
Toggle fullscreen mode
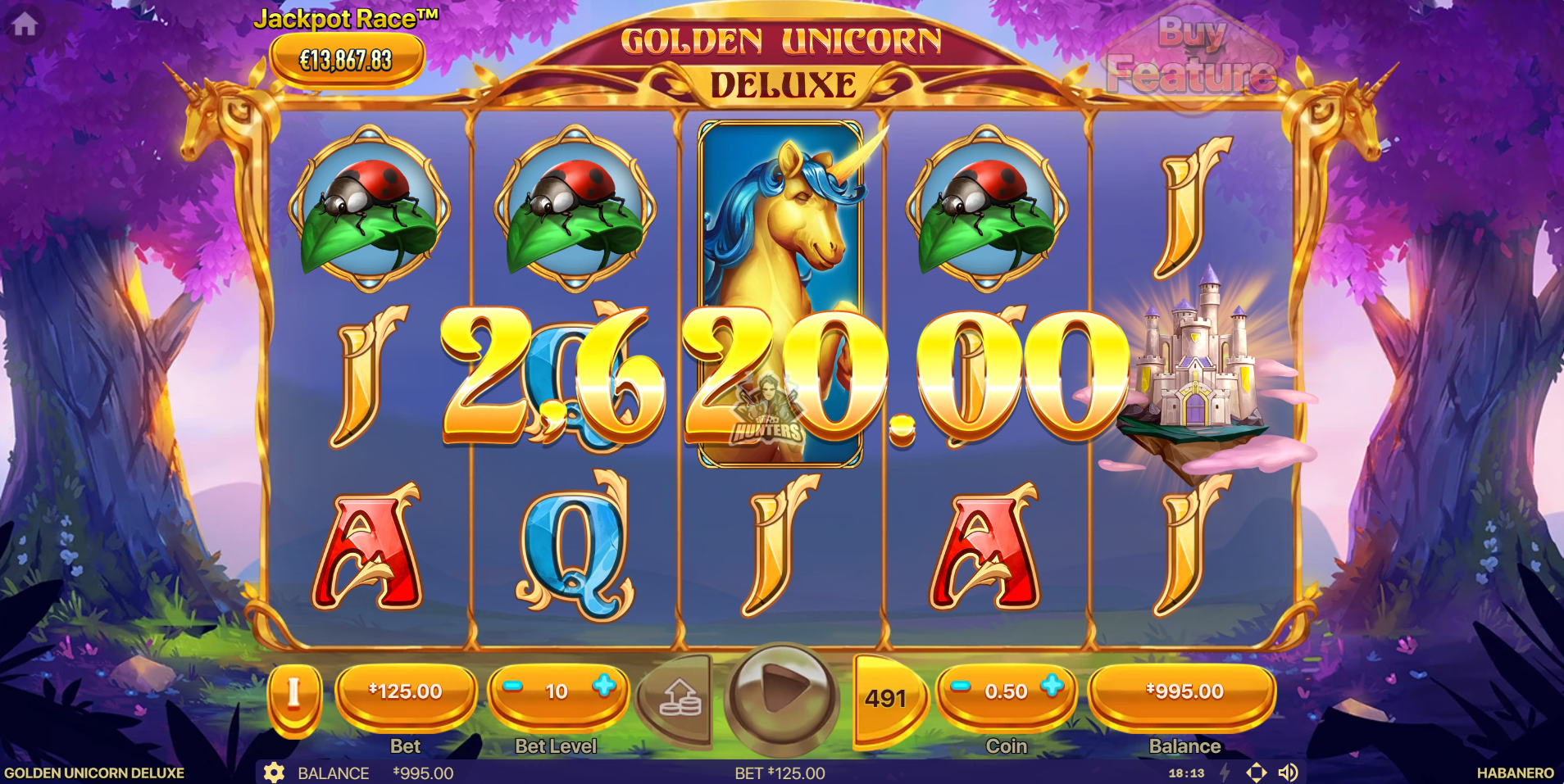[1256, 773]
